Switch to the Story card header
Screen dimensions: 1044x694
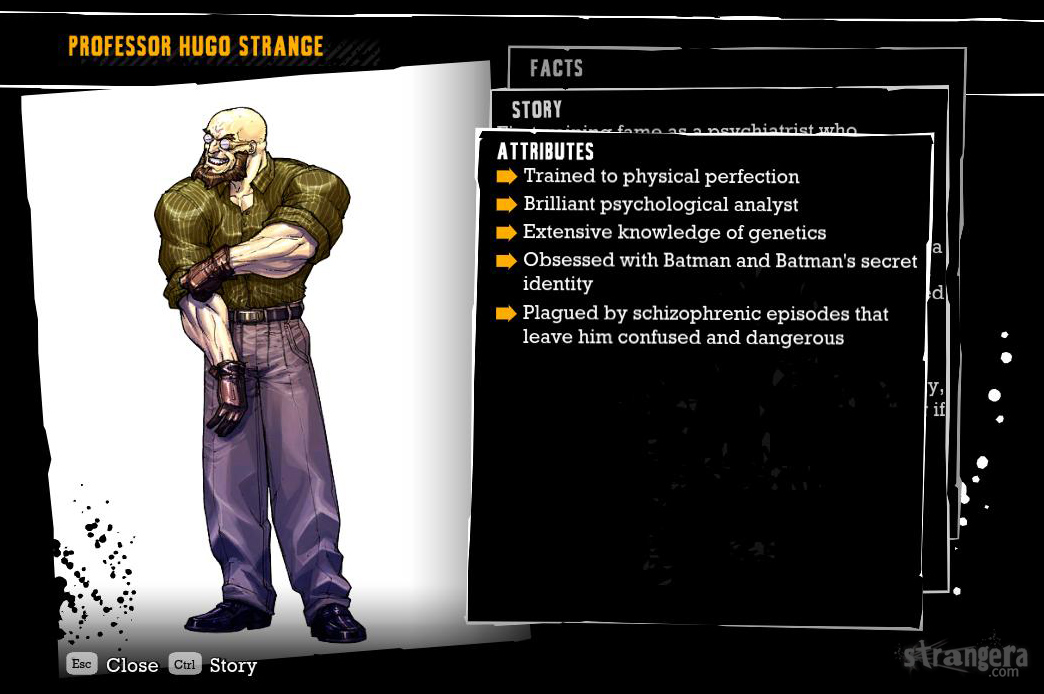point(537,109)
